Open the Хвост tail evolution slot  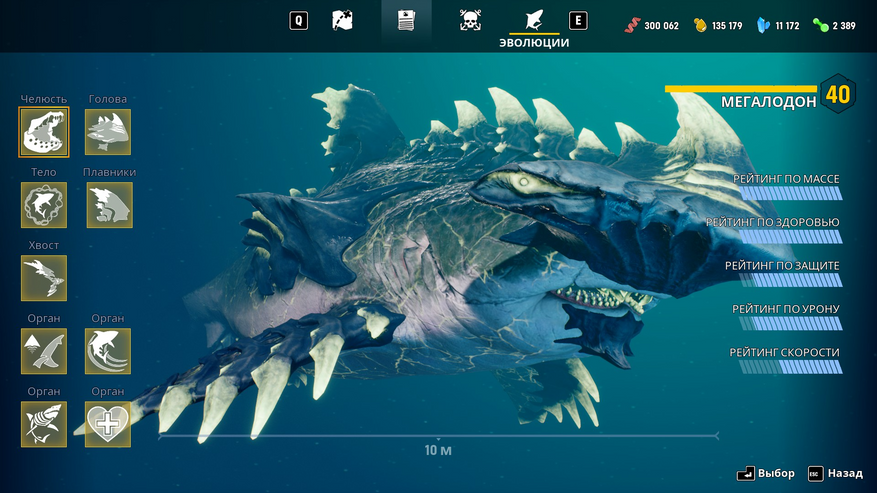(44, 278)
